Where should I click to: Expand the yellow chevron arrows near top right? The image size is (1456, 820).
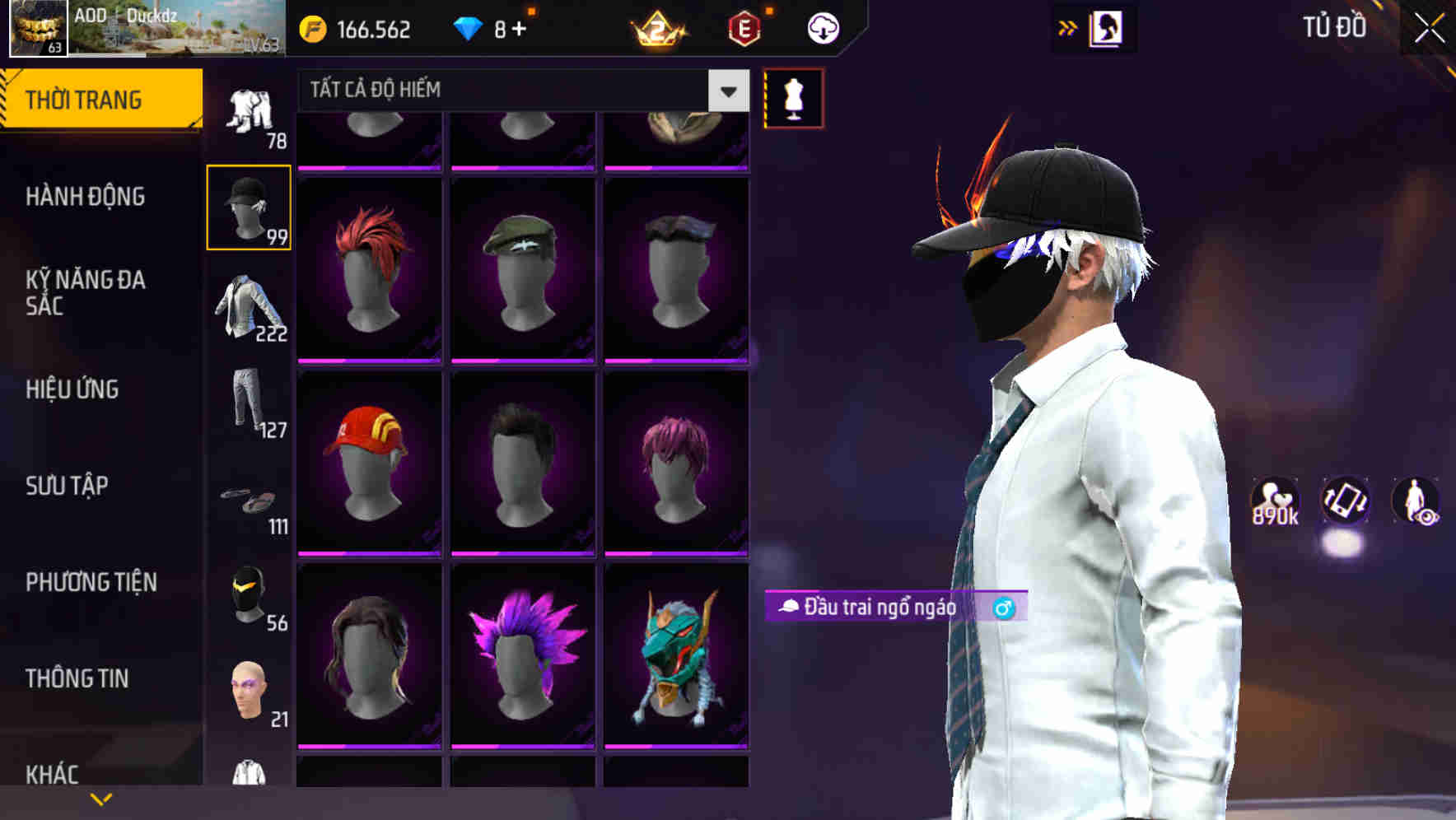pos(1068,27)
